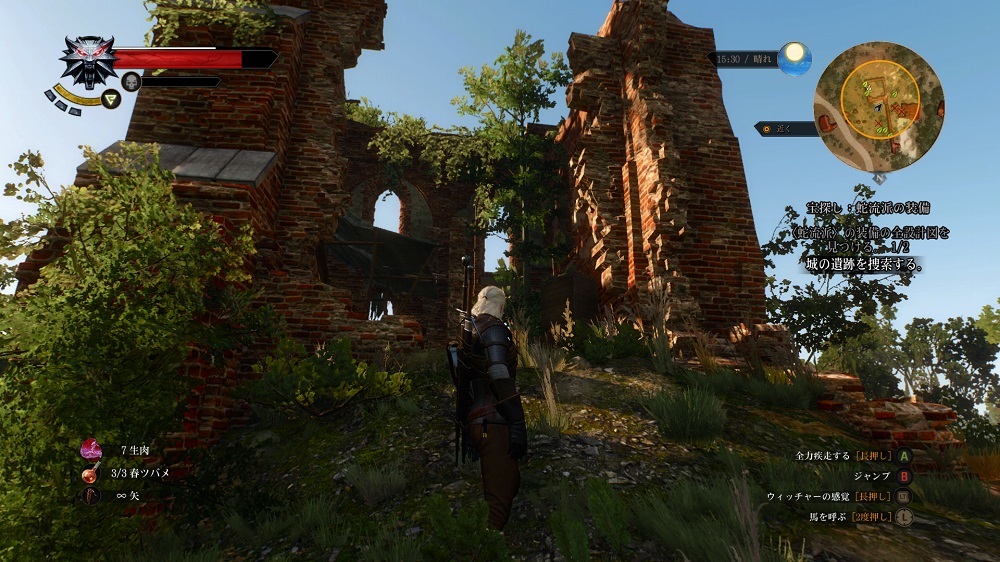Click the skull toxicity icon
Screen dimensions: 1000x562
(131, 81)
